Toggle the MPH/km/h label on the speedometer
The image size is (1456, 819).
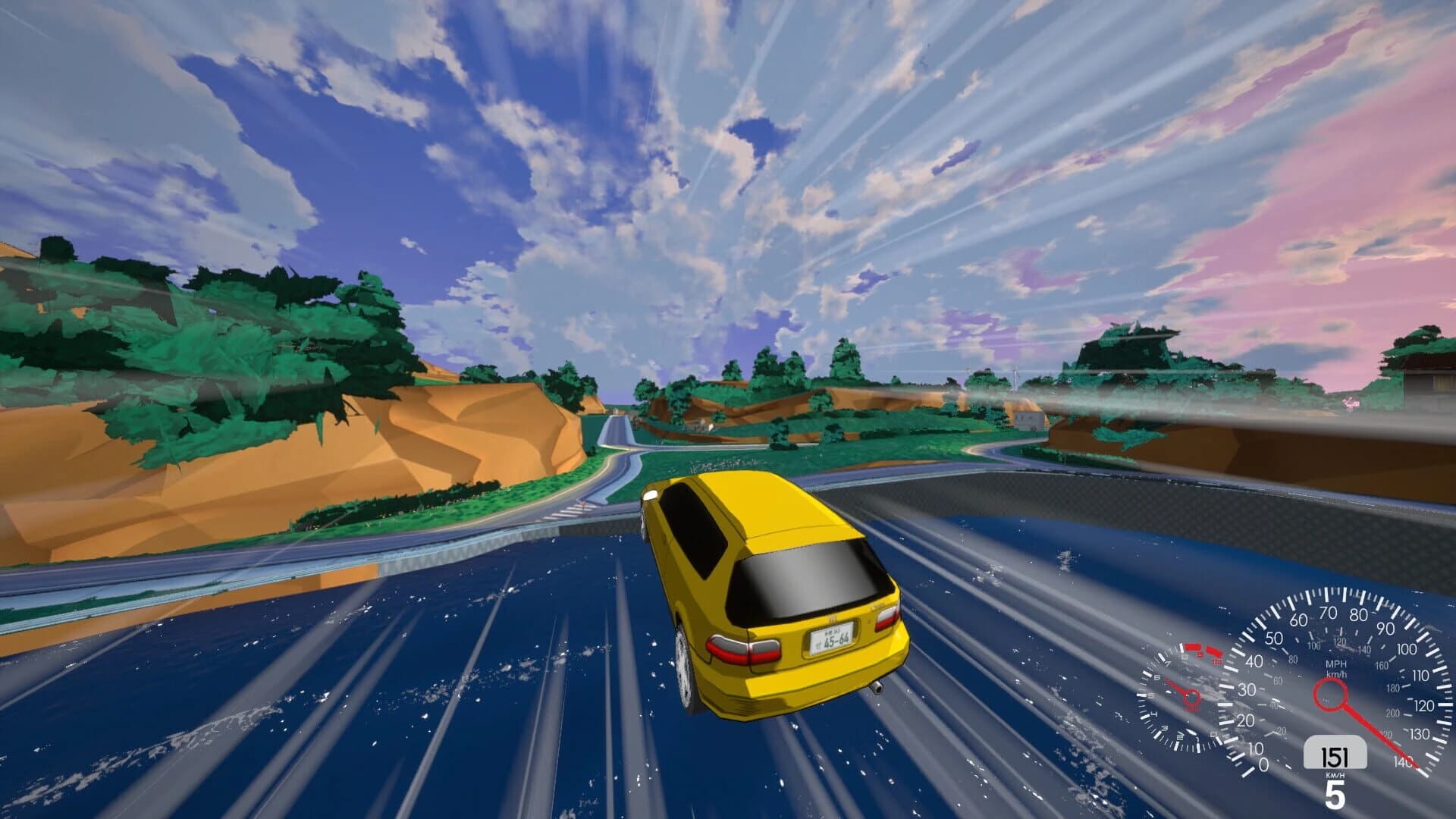pos(1336,668)
